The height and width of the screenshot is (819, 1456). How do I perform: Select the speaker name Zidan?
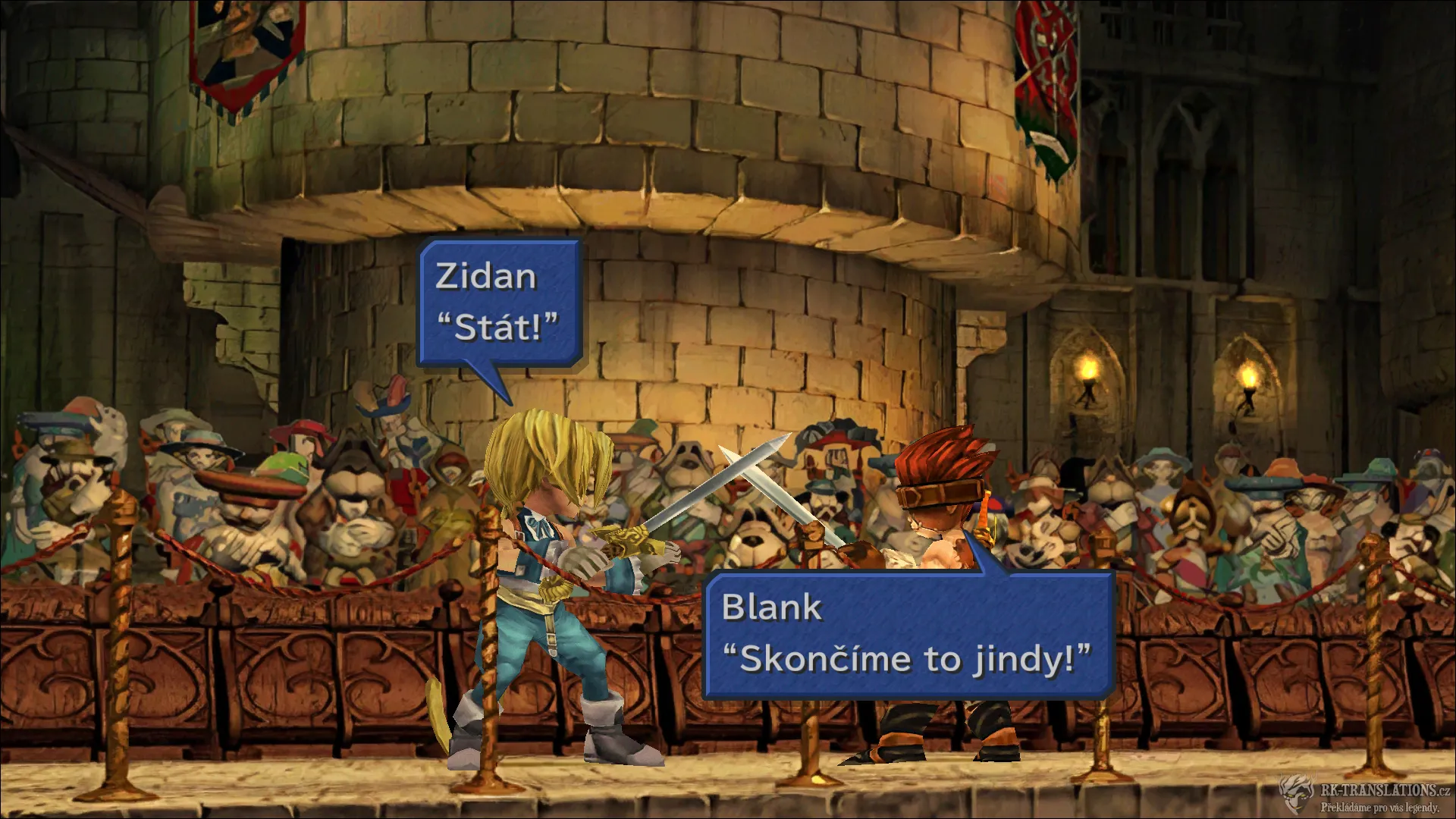483,278
